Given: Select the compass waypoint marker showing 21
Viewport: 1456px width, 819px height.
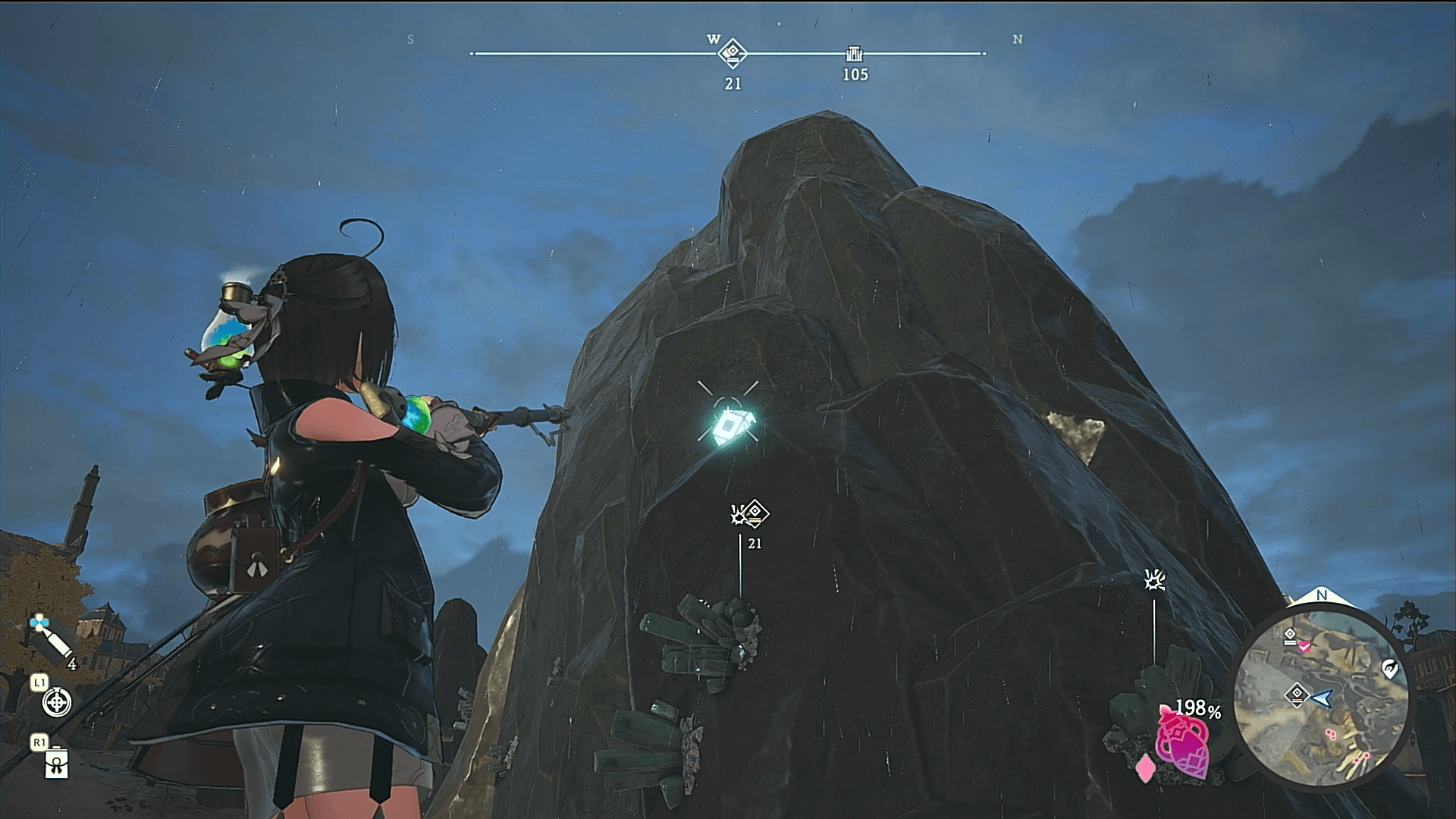Looking at the screenshot, I should pyautogui.click(x=733, y=53).
